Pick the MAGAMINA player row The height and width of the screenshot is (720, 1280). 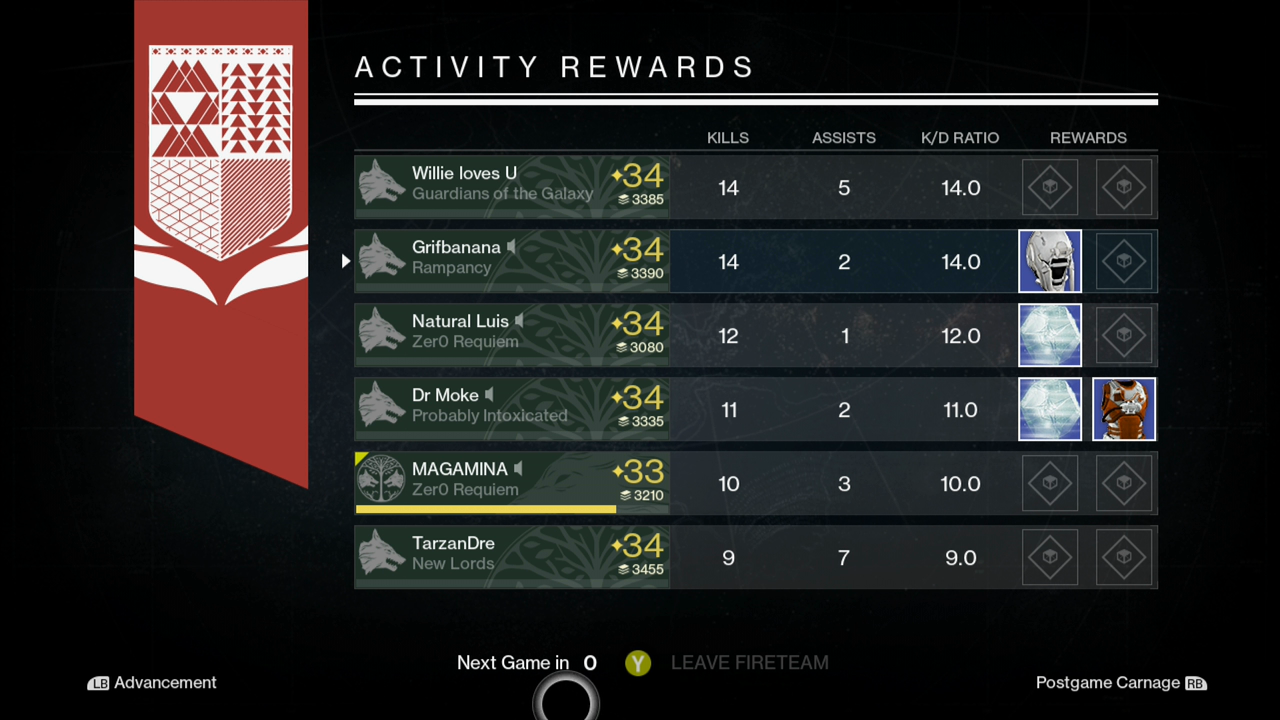click(512, 483)
